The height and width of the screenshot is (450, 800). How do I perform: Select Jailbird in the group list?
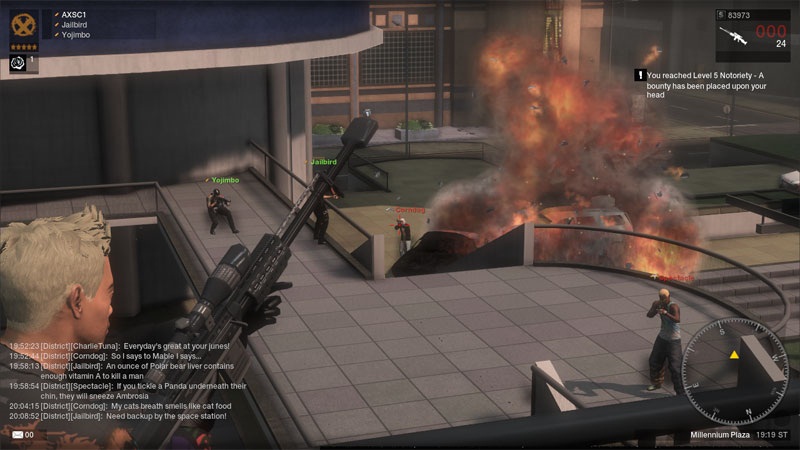pos(77,25)
